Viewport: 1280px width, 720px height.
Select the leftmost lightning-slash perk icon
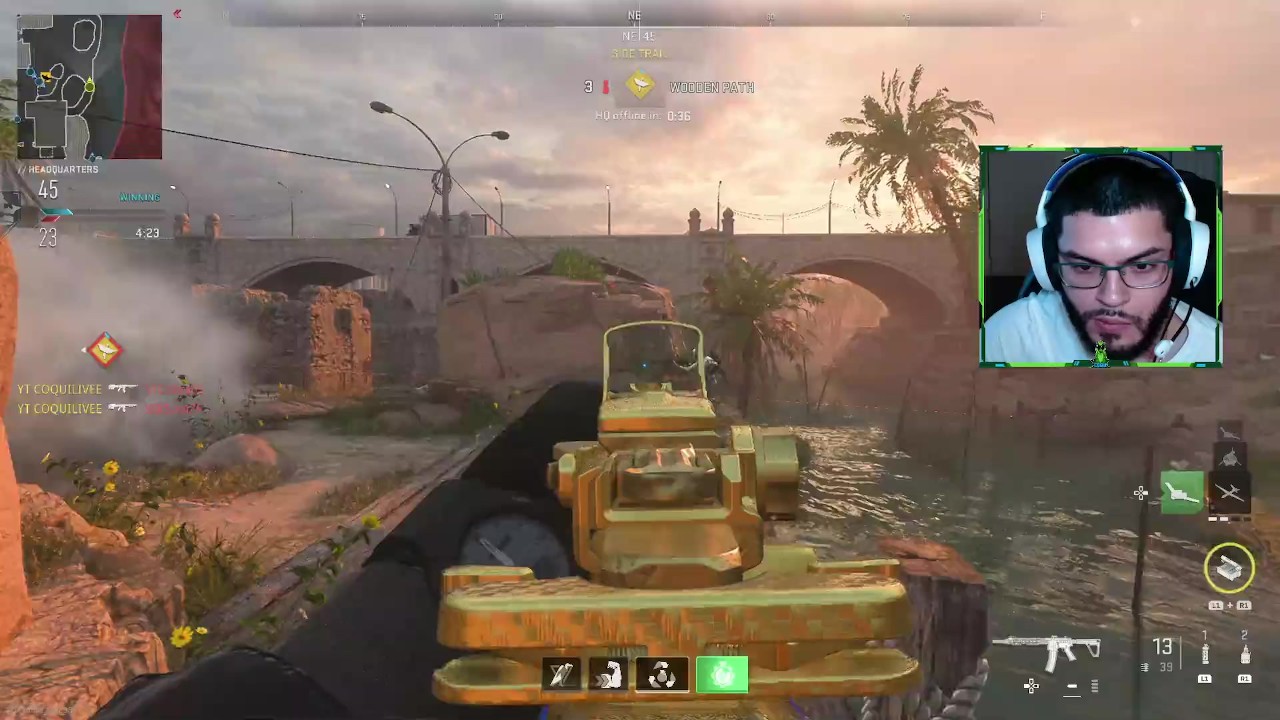[561, 676]
